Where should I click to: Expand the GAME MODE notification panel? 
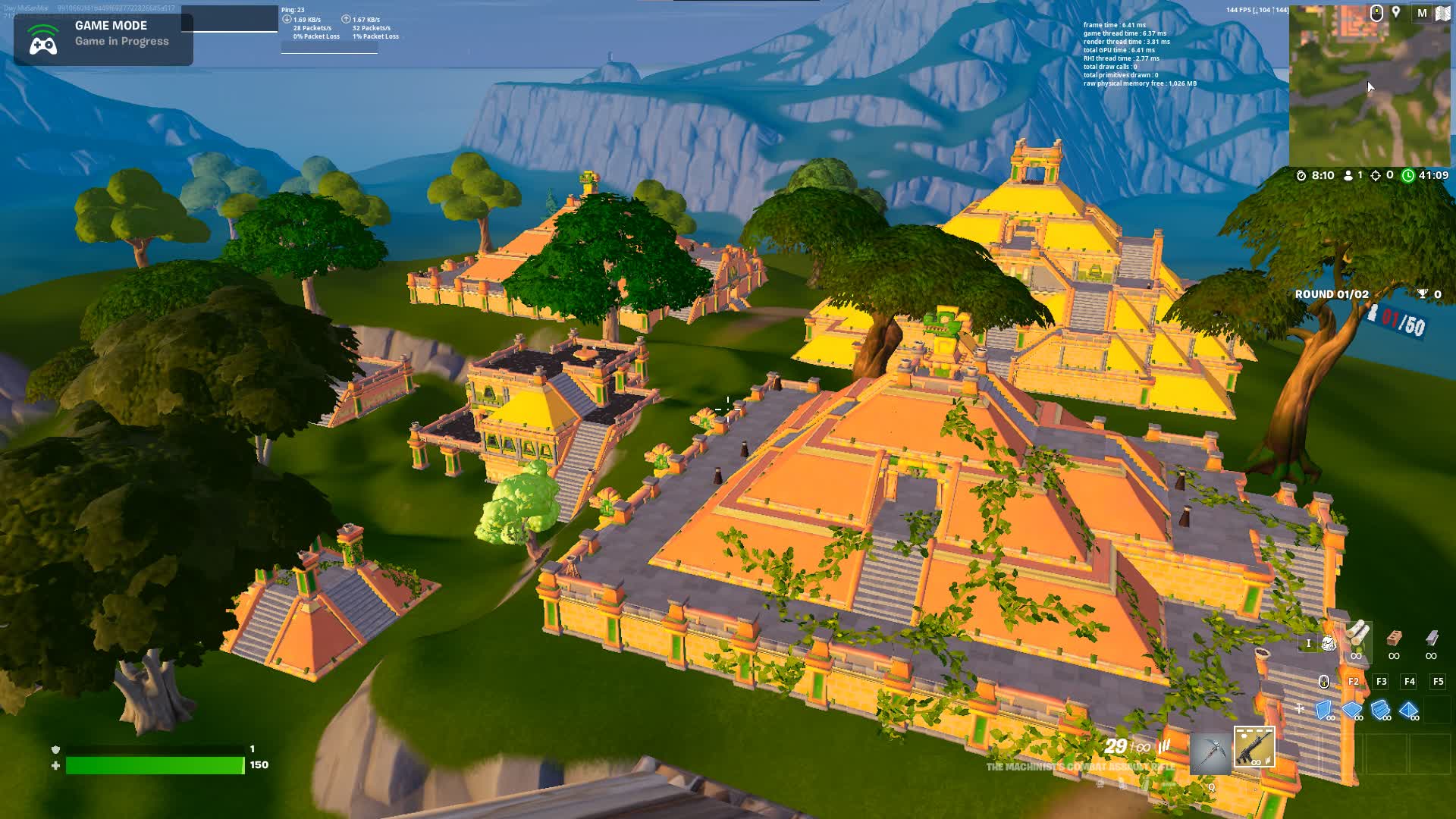[x=102, y=34]
